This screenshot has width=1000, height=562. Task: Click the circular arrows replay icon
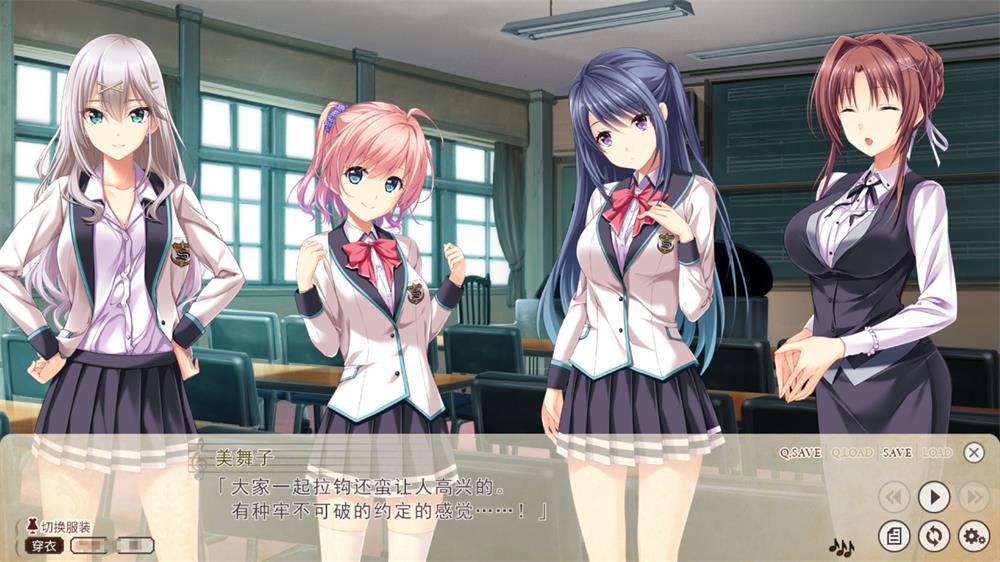click(x=934, y=536)
